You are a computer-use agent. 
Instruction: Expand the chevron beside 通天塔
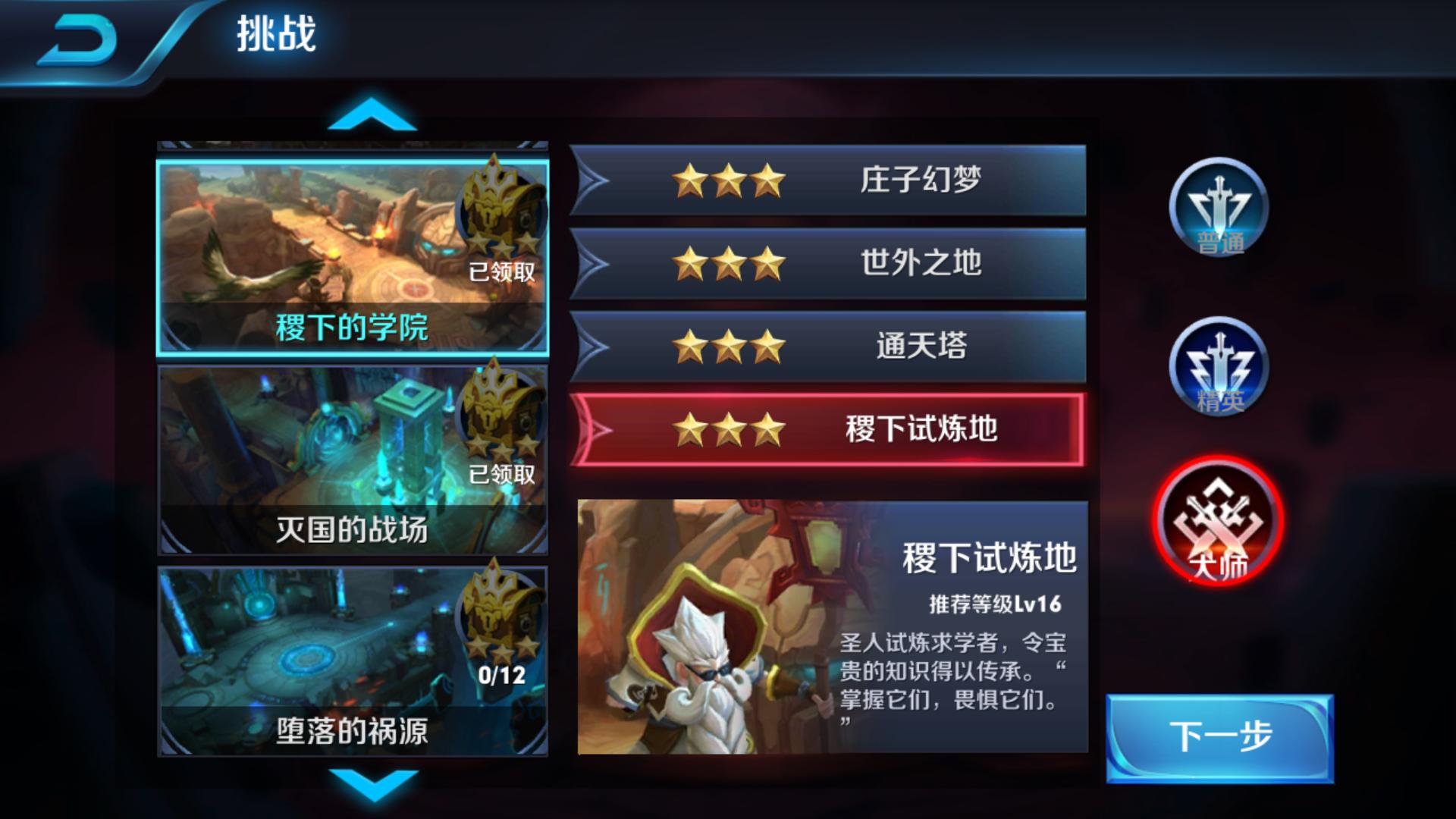click(x=599, y=345)
